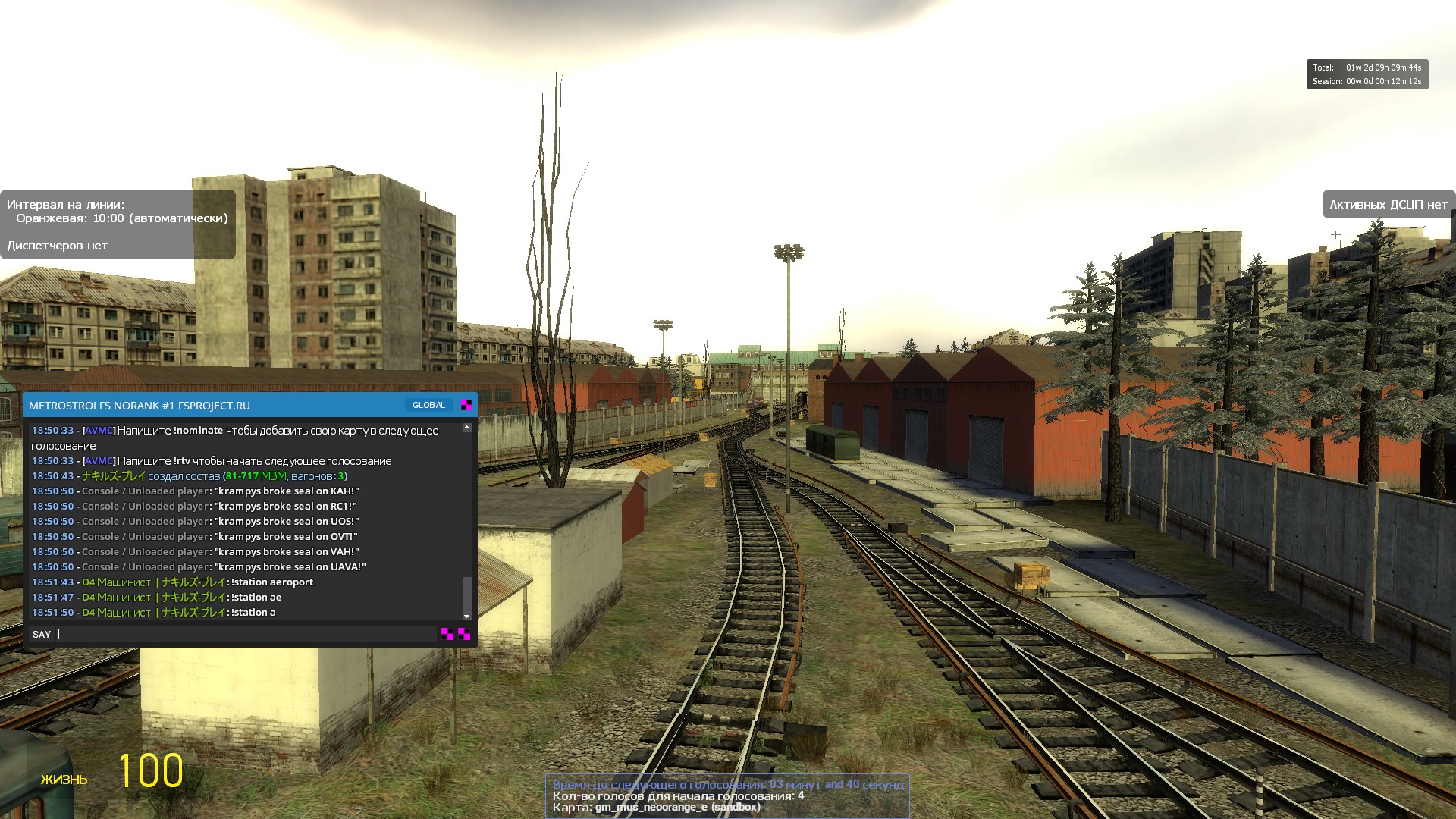Select the '!station aeroport' chat message

tap(271, 582)
